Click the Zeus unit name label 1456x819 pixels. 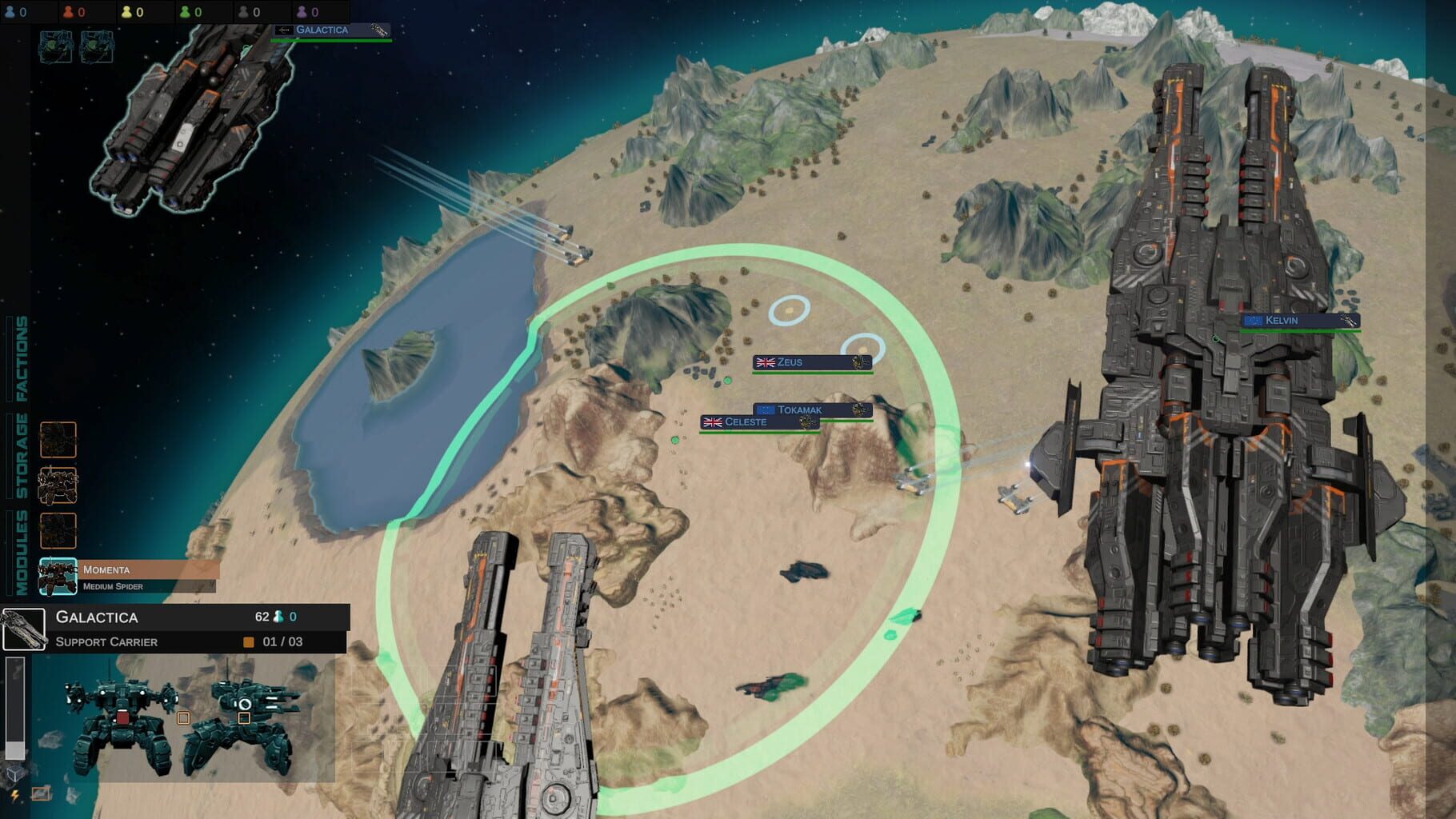788,362
